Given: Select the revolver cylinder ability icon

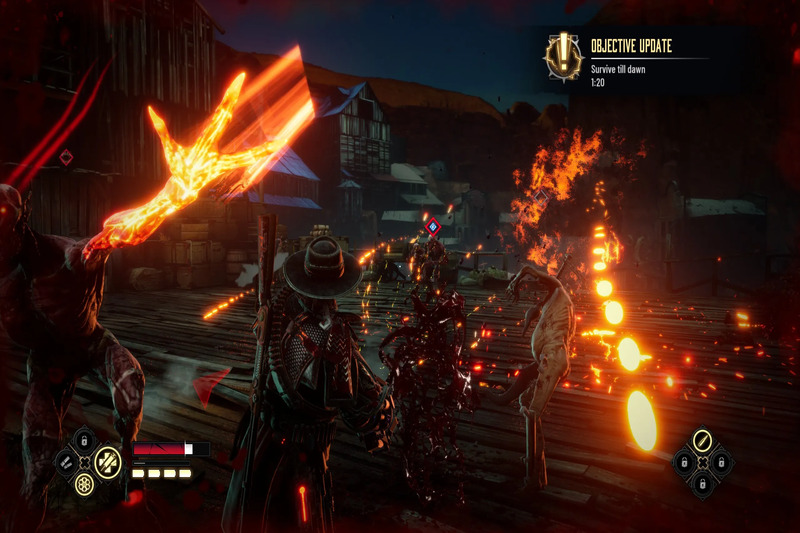Looking at the screenshot, I should (85, 483).
